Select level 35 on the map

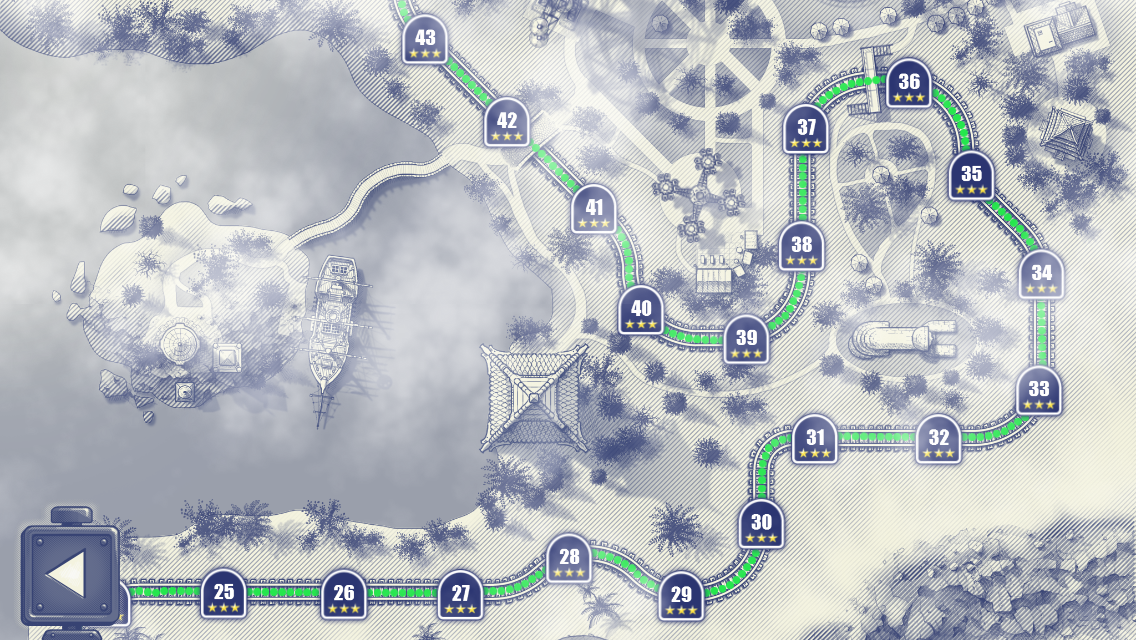[971, 177]
